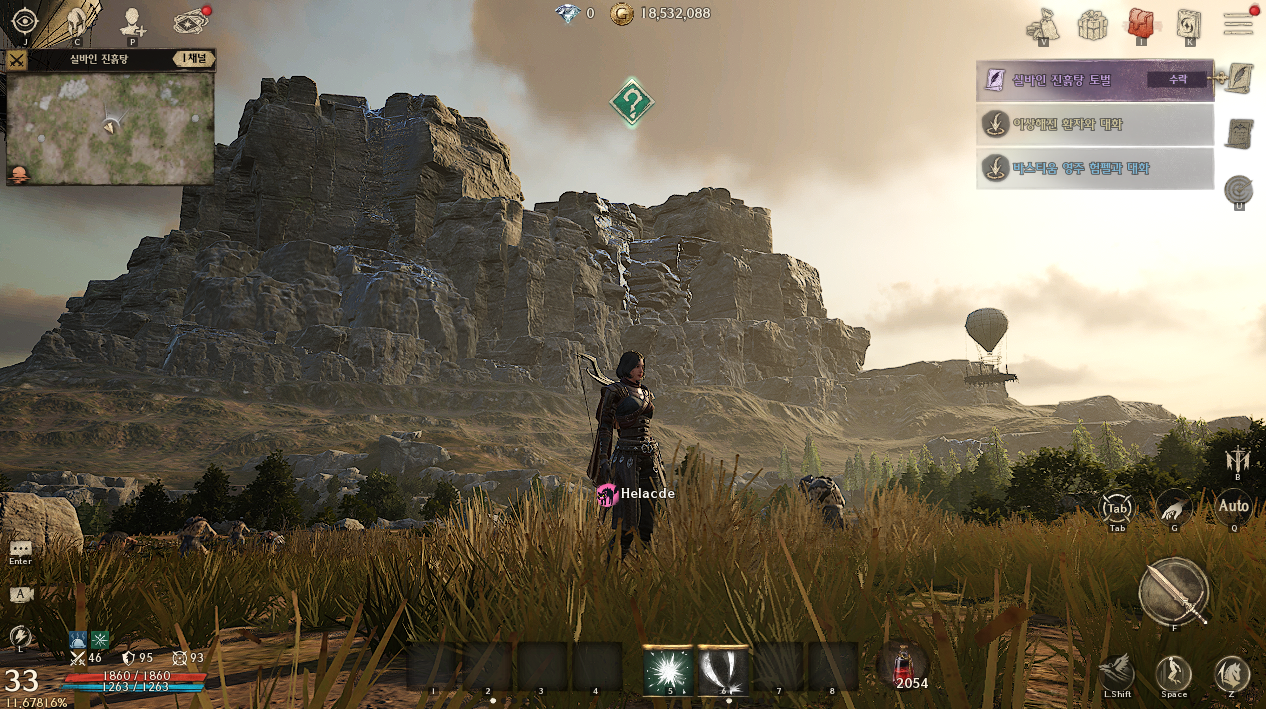Open the skill book icon
1266x709 pixels.
coord(1189,24)
